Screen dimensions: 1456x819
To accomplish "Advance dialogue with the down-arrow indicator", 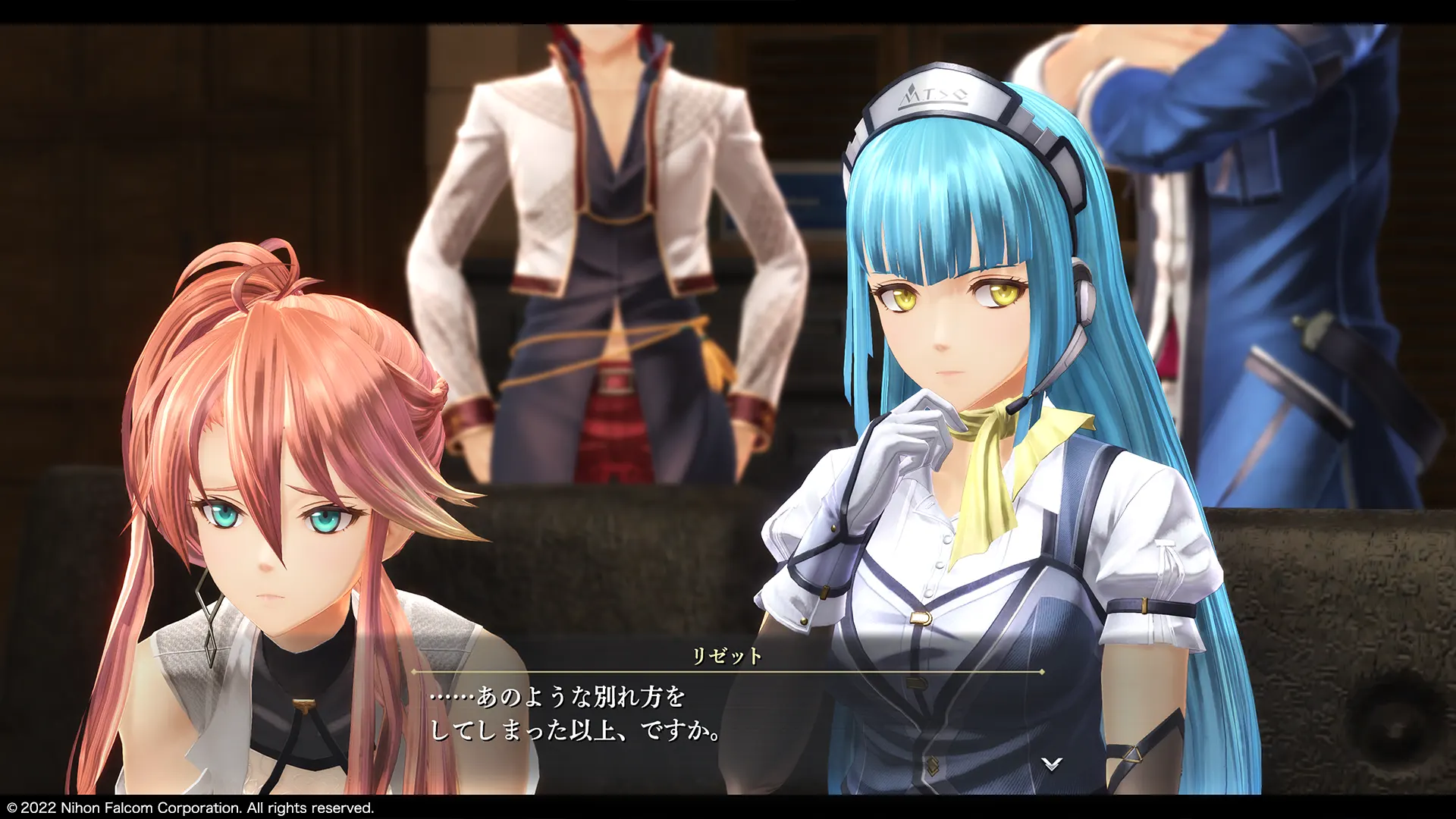I will [1052, 764].
